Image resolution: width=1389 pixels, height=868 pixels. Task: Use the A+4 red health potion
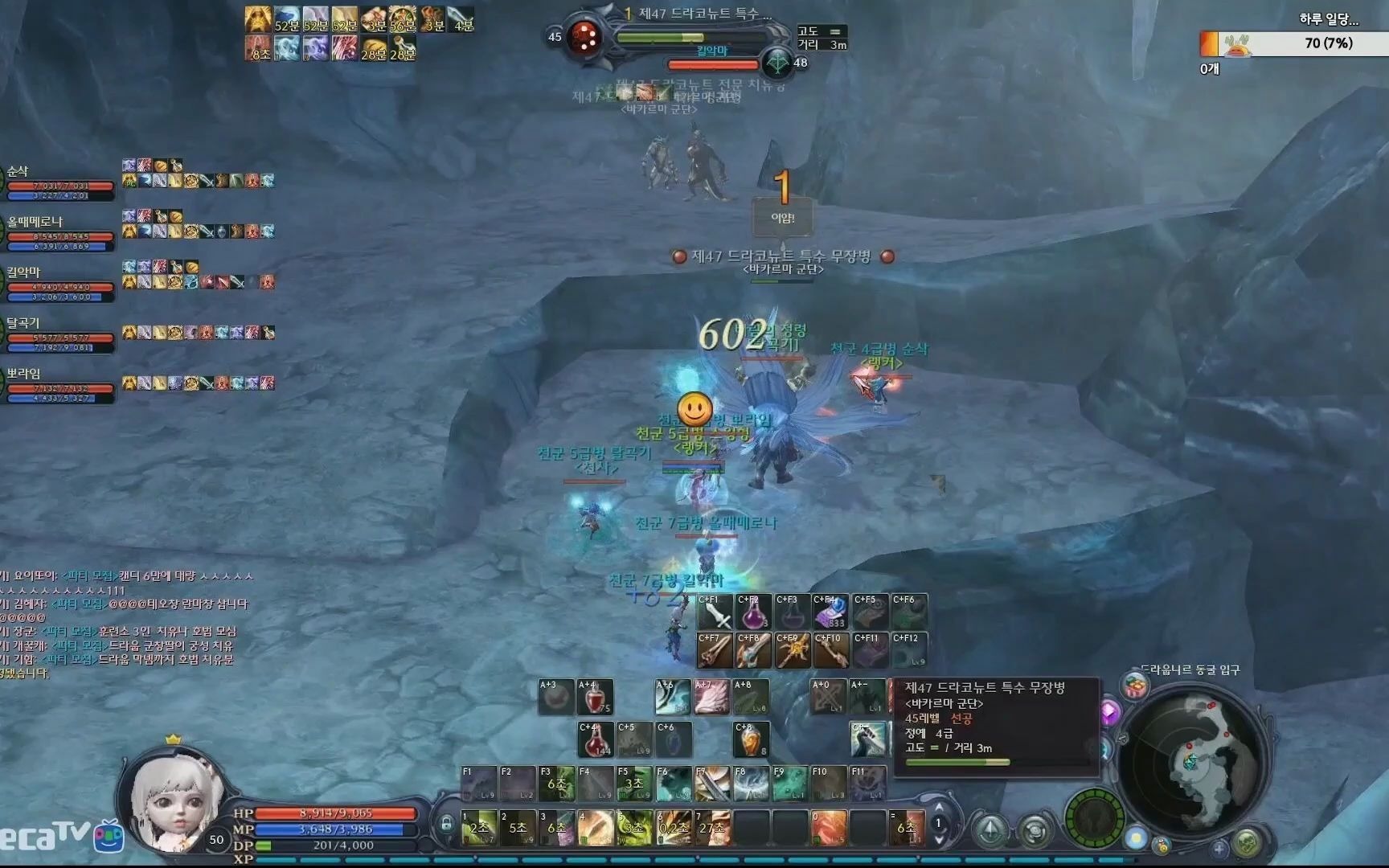click(595, 698)
